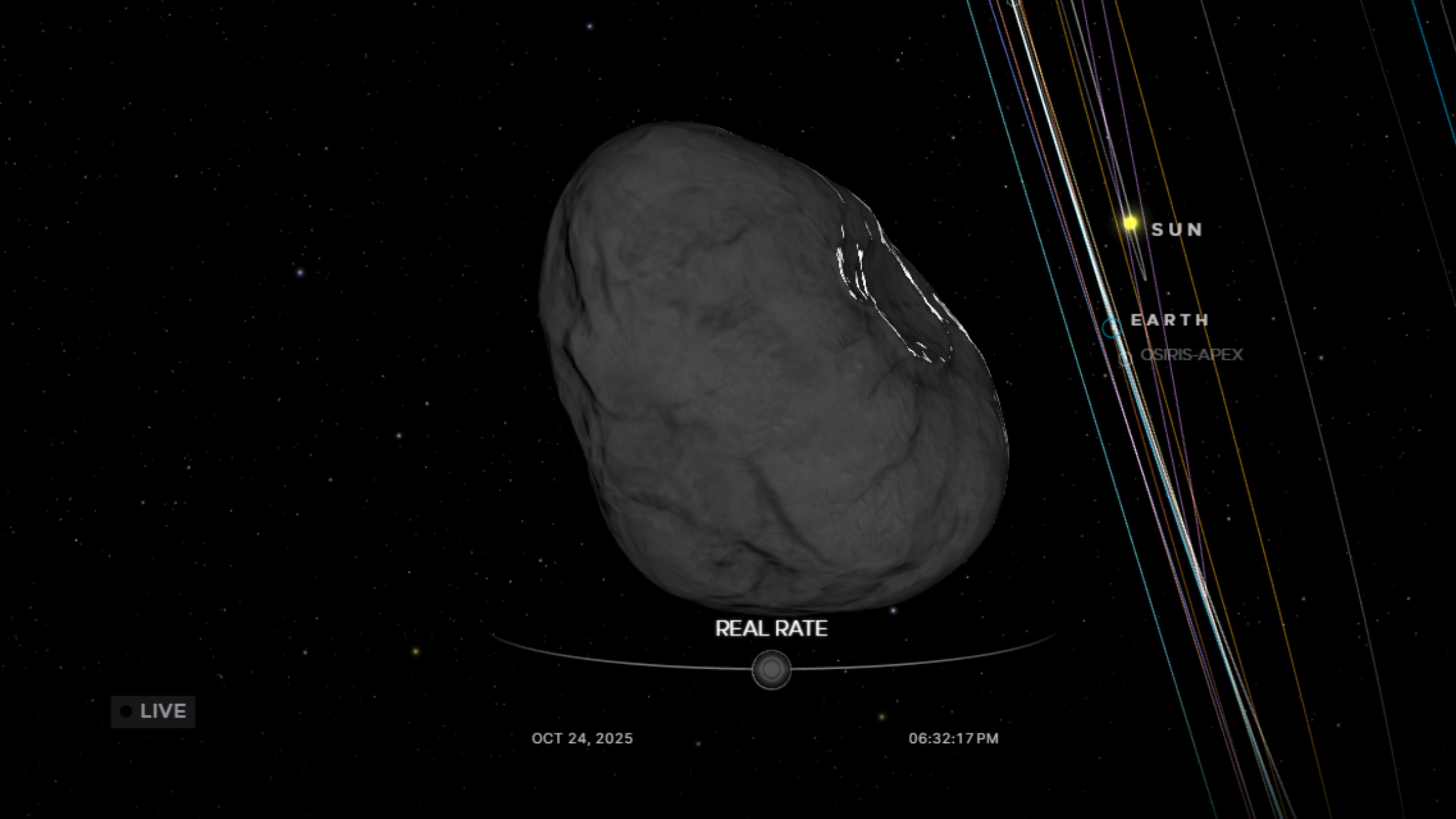Enable real-time playback via REAL RATE knob

click(x=771, y=669)
